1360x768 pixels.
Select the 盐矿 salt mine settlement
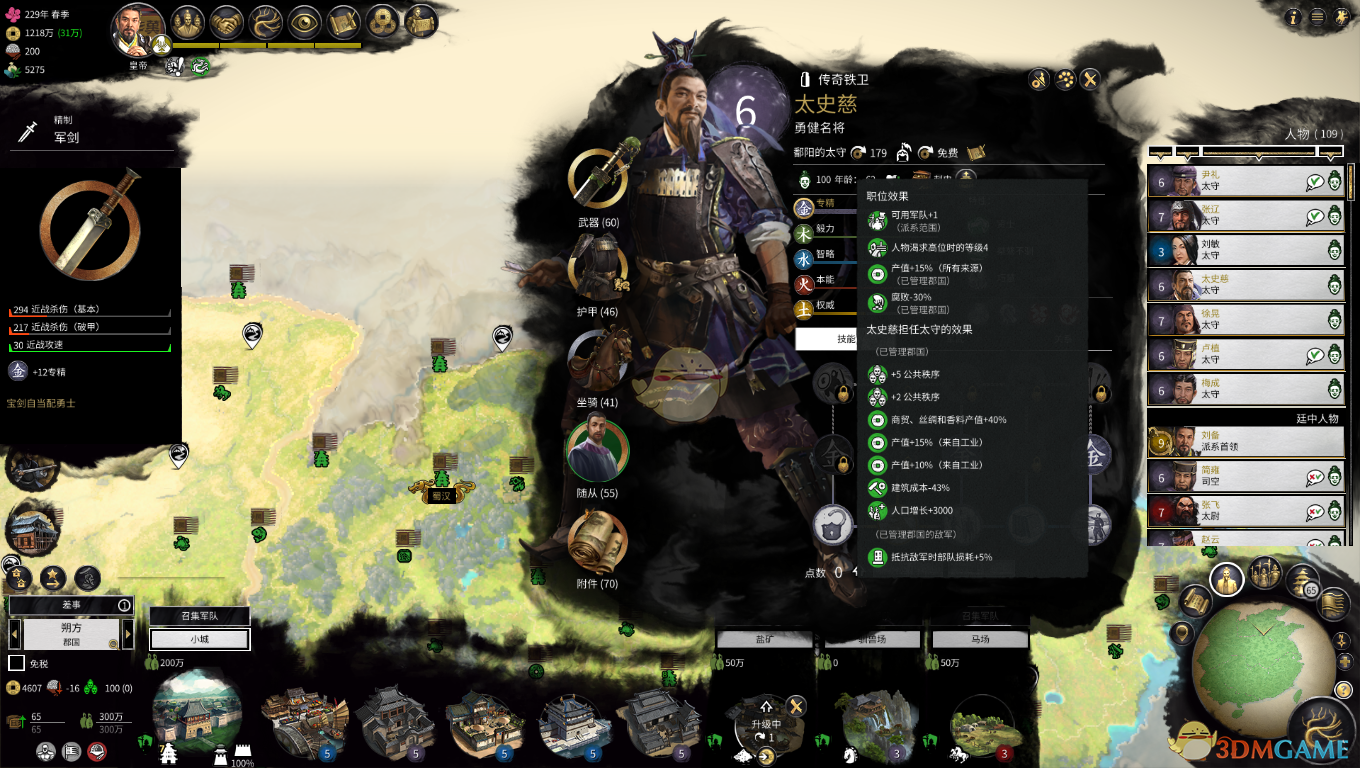[765, 639]
